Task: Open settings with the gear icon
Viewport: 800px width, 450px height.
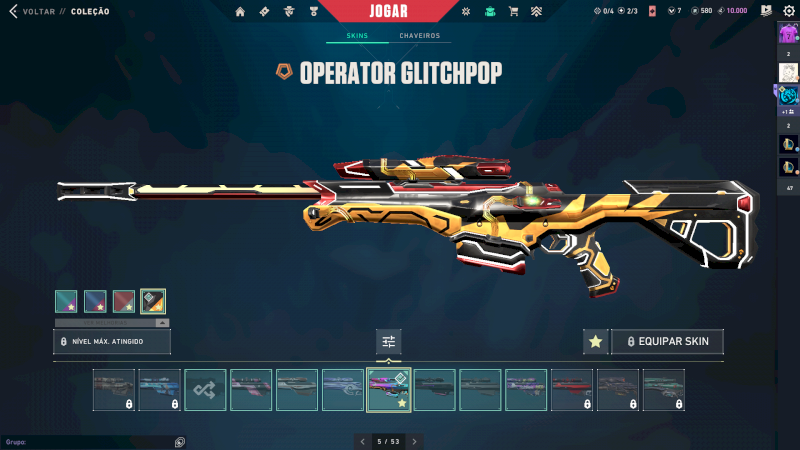Action: pyautogui.click(x=788, y=11)
